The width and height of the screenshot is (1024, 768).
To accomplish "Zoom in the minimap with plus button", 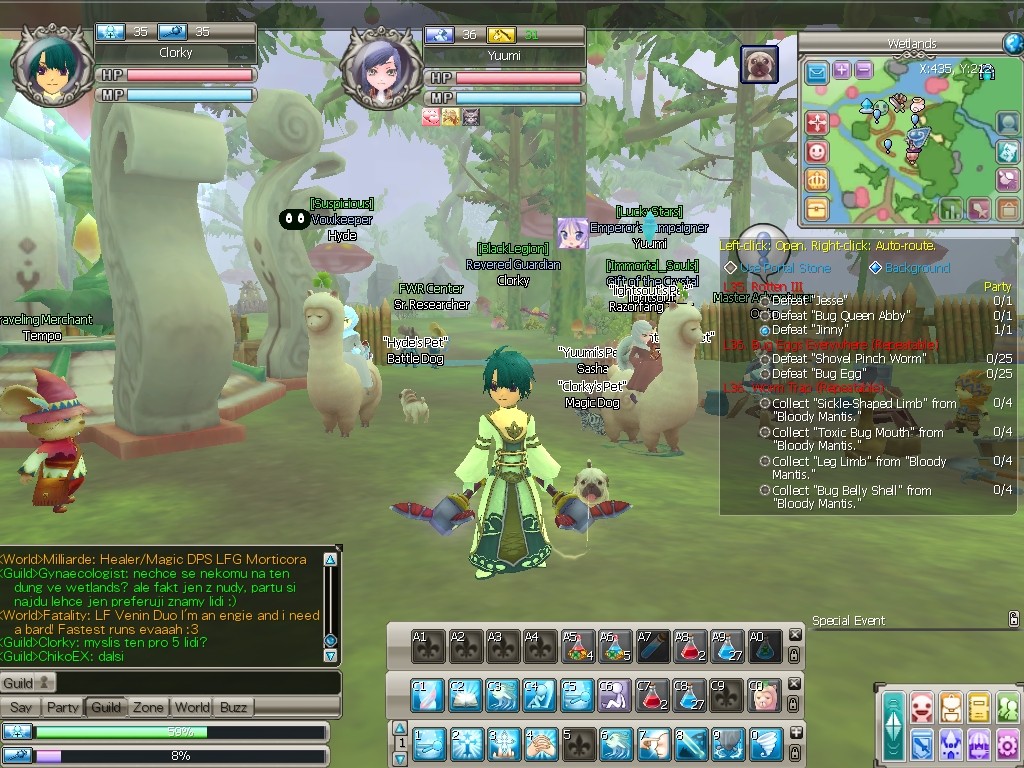I will [842, 70].
